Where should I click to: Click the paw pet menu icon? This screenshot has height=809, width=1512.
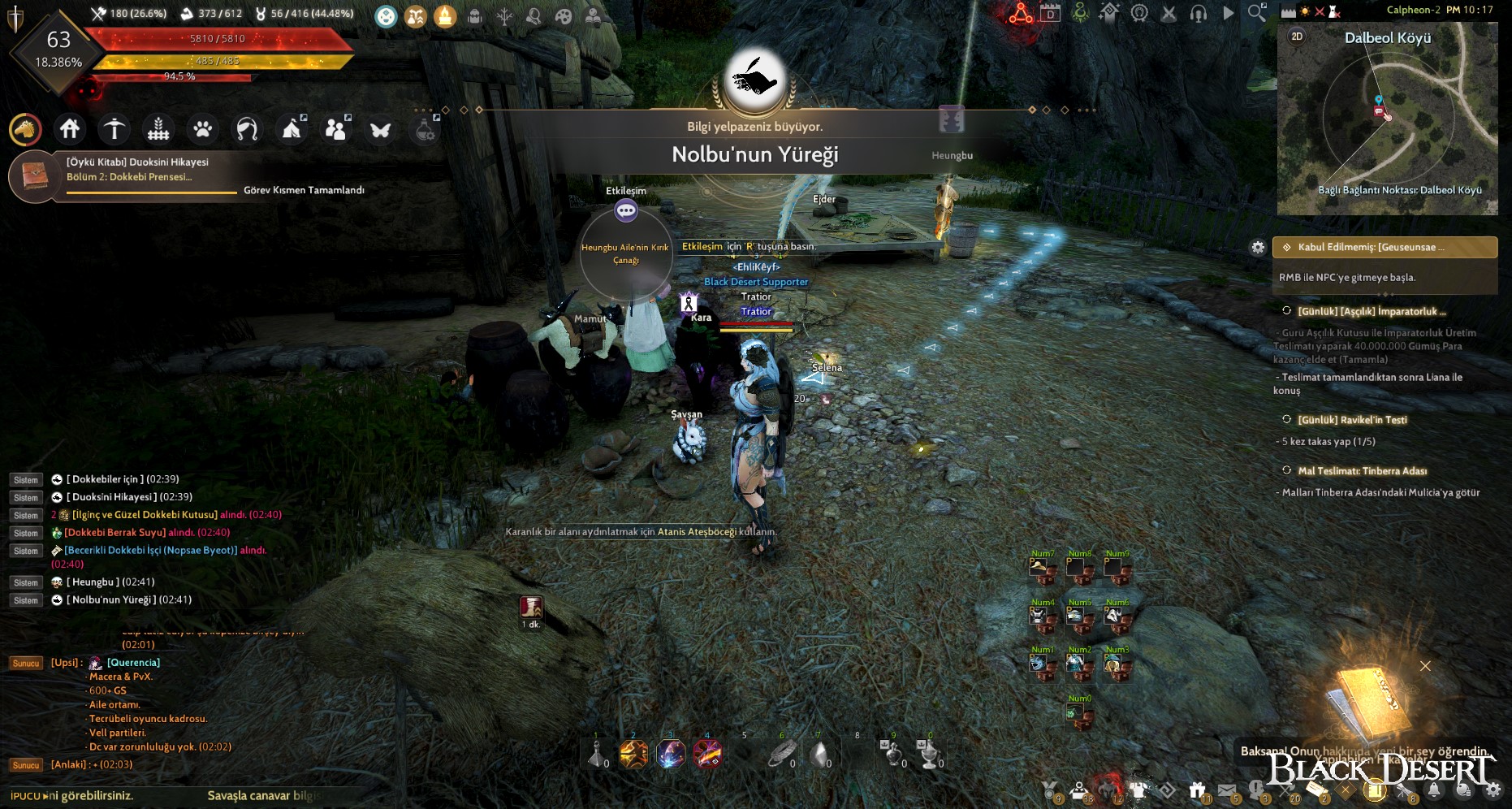point(202,129)
